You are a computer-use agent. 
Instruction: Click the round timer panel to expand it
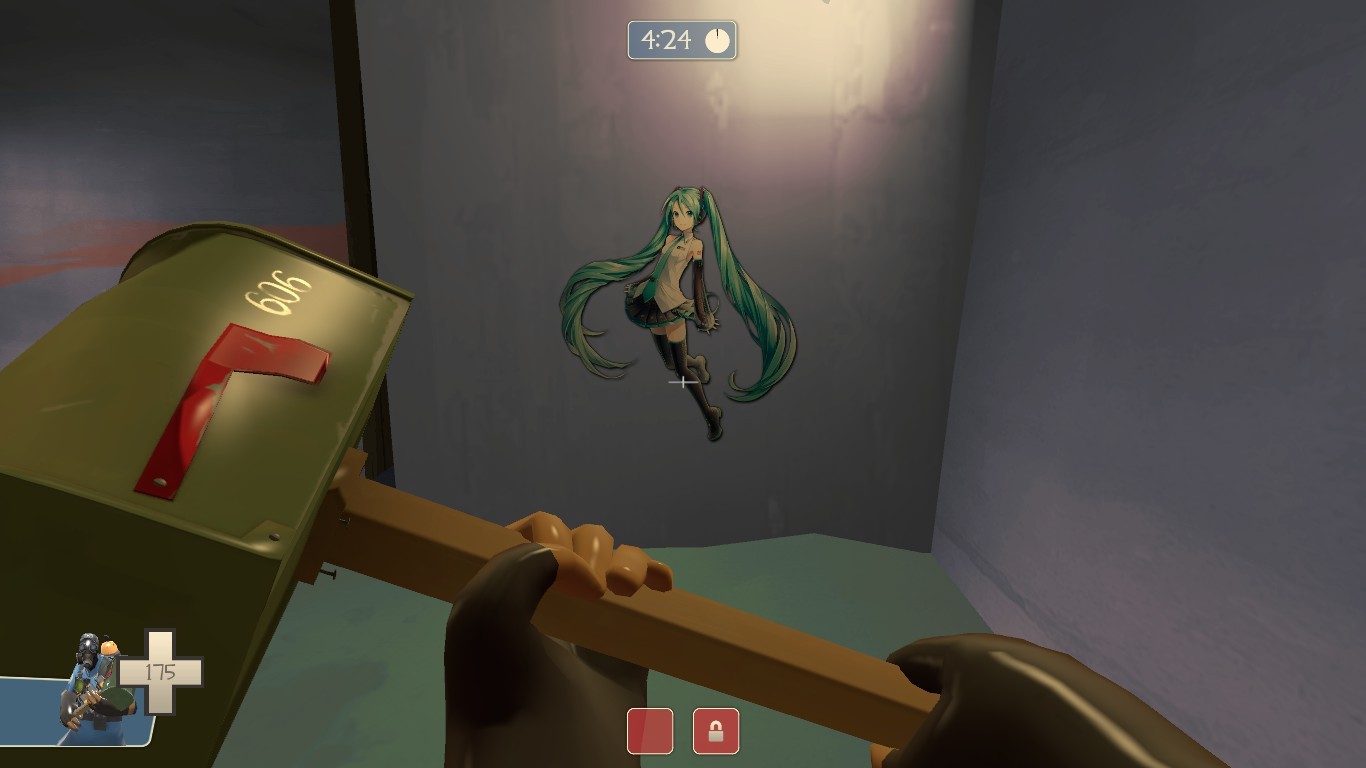click(683, 41)
